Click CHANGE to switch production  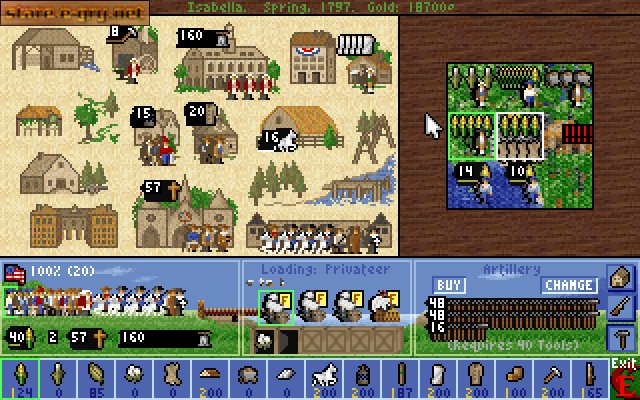pyautogui.click(x=570, y=285)
